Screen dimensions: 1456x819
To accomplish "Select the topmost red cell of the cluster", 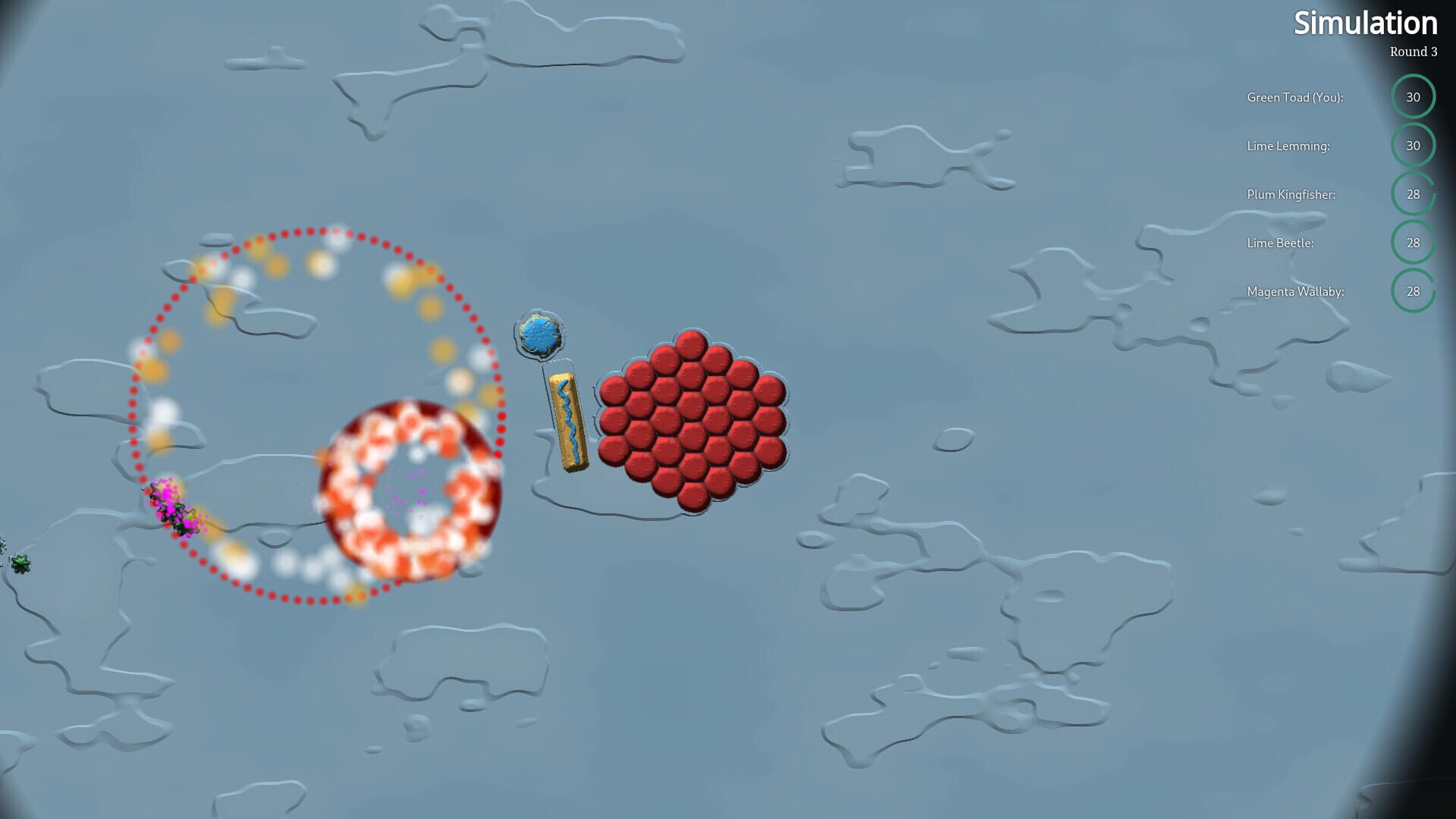I will [x=691, y=347].
